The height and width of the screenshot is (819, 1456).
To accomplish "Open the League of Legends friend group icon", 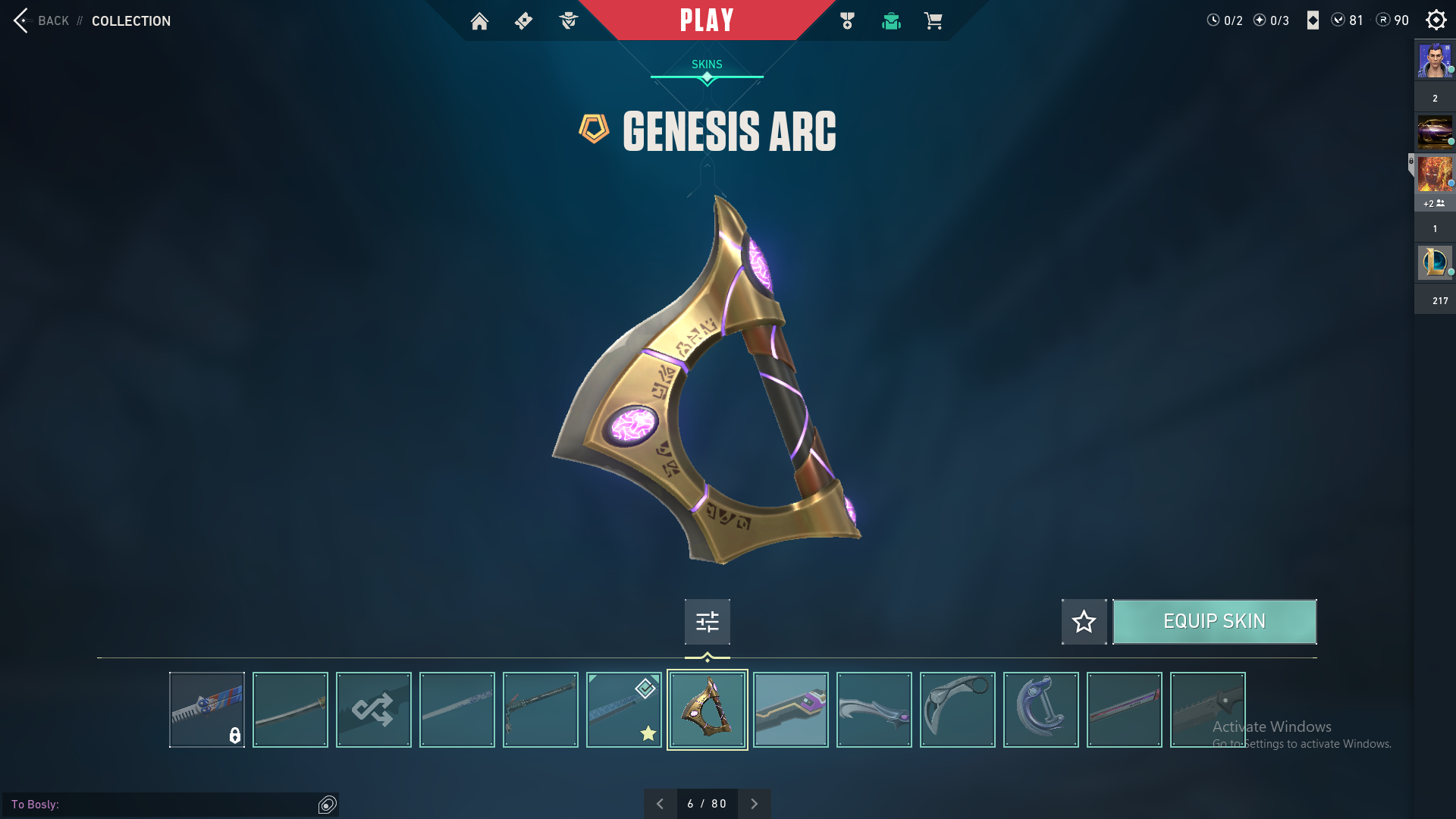I will (1435, 262).
